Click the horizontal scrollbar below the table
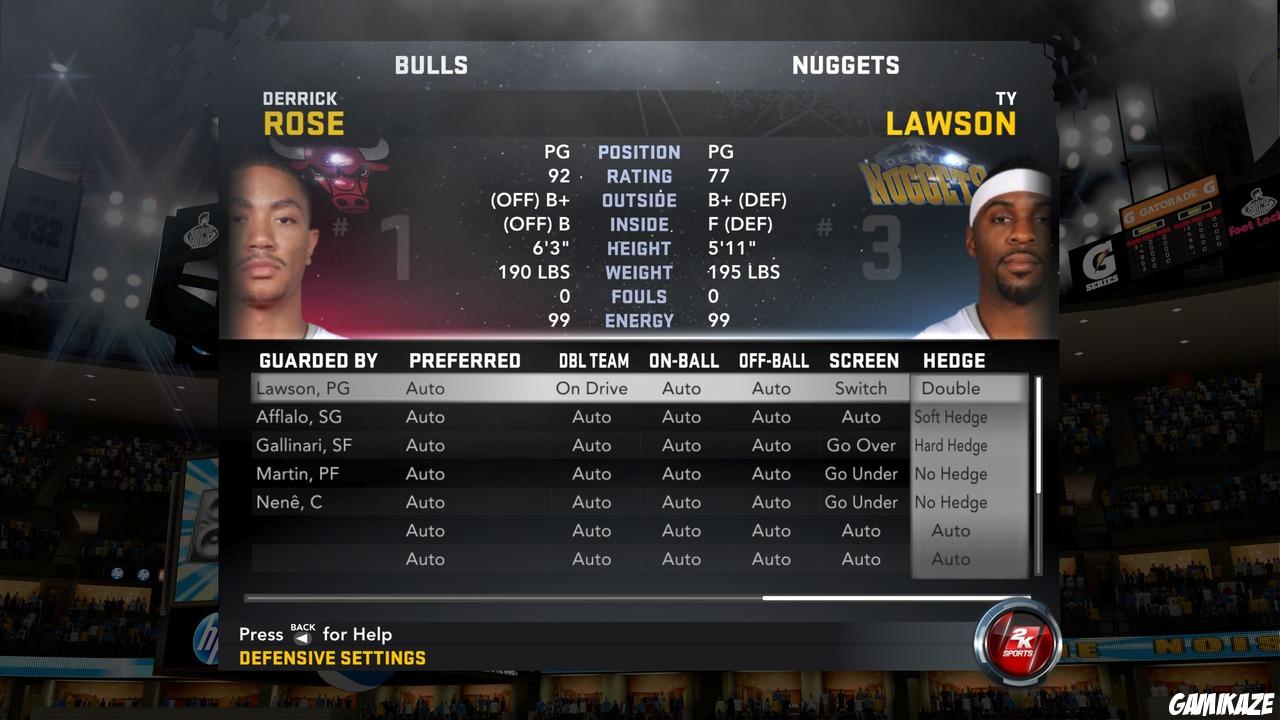The height and width of the screenshot is (720, 1280). 640,597
